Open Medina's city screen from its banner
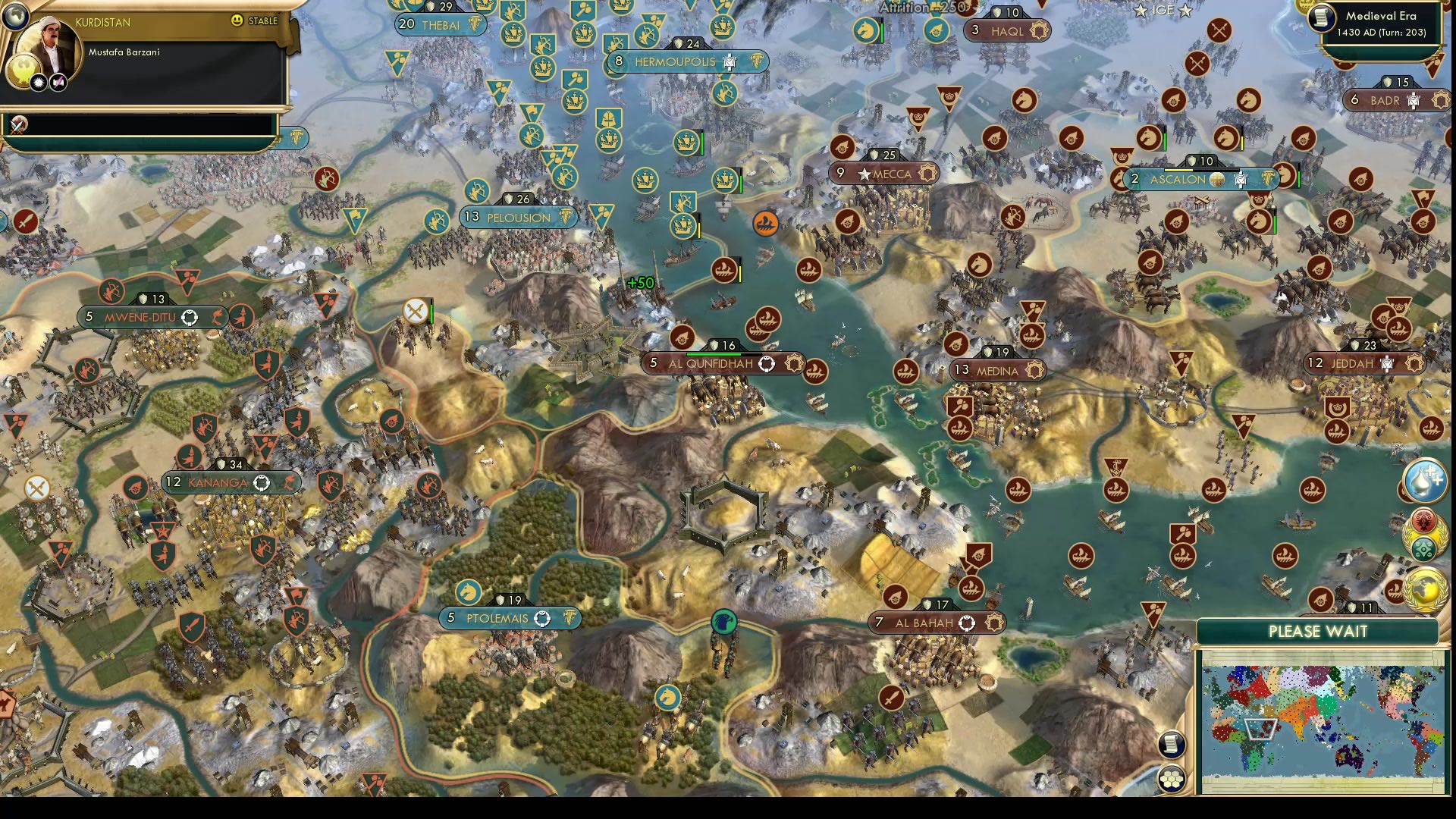The image size is (1456, 819). point(999,372)
